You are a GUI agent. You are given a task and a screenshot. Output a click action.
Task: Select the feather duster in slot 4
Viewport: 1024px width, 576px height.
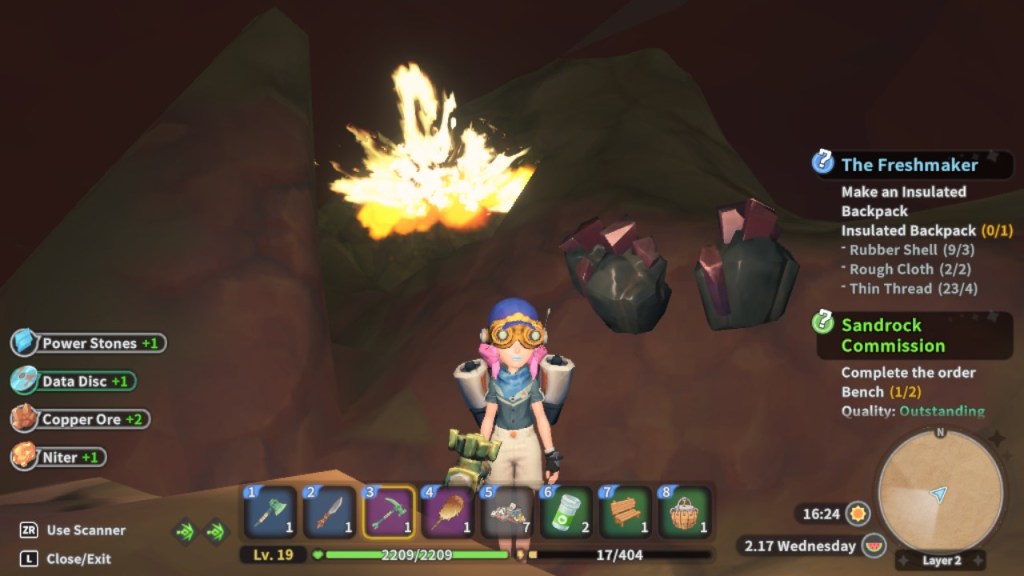pyautogui.click(x=448, y=512)
